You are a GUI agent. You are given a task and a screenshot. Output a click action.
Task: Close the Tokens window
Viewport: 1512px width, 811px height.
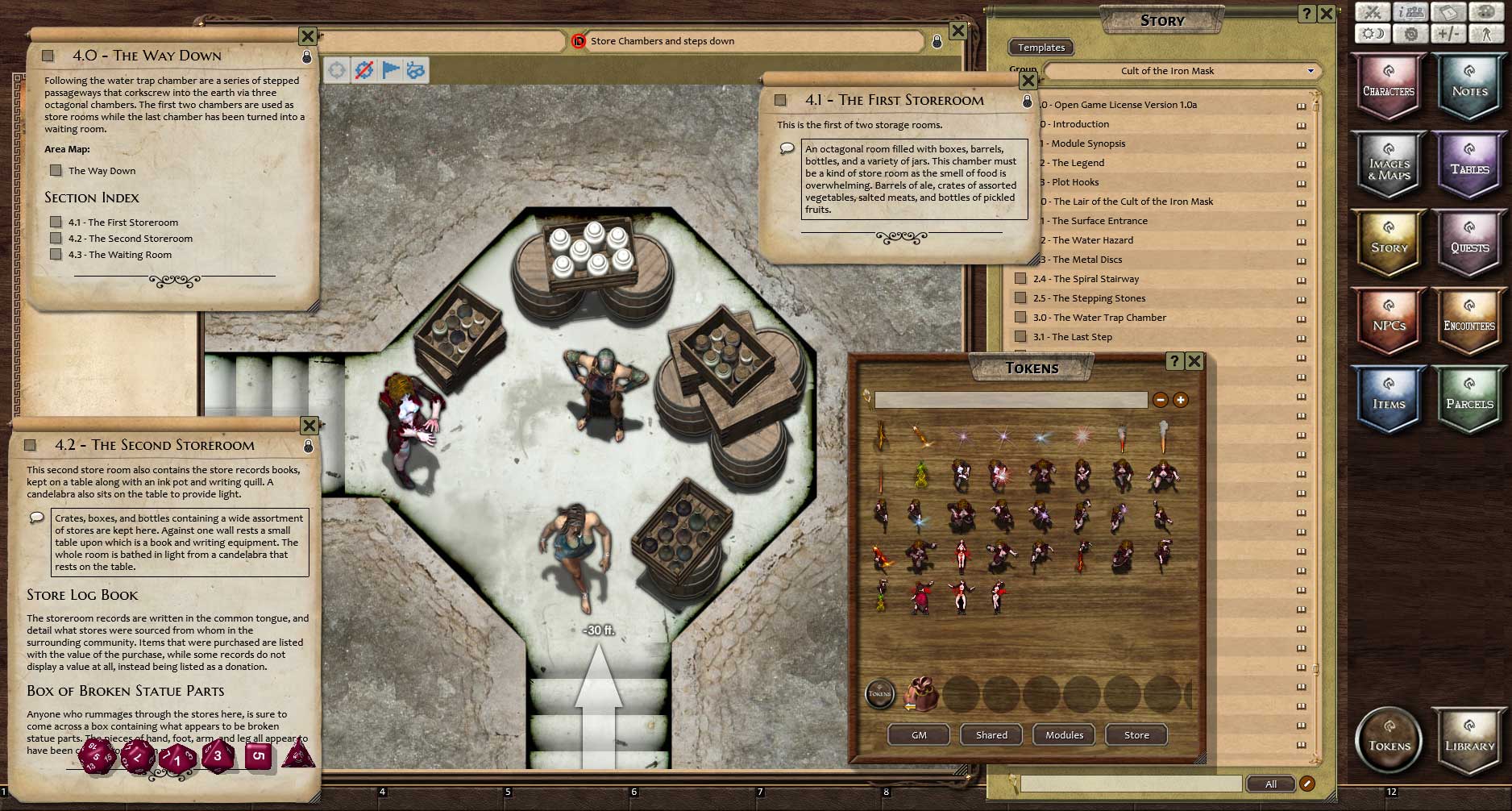coord(1194,361)
